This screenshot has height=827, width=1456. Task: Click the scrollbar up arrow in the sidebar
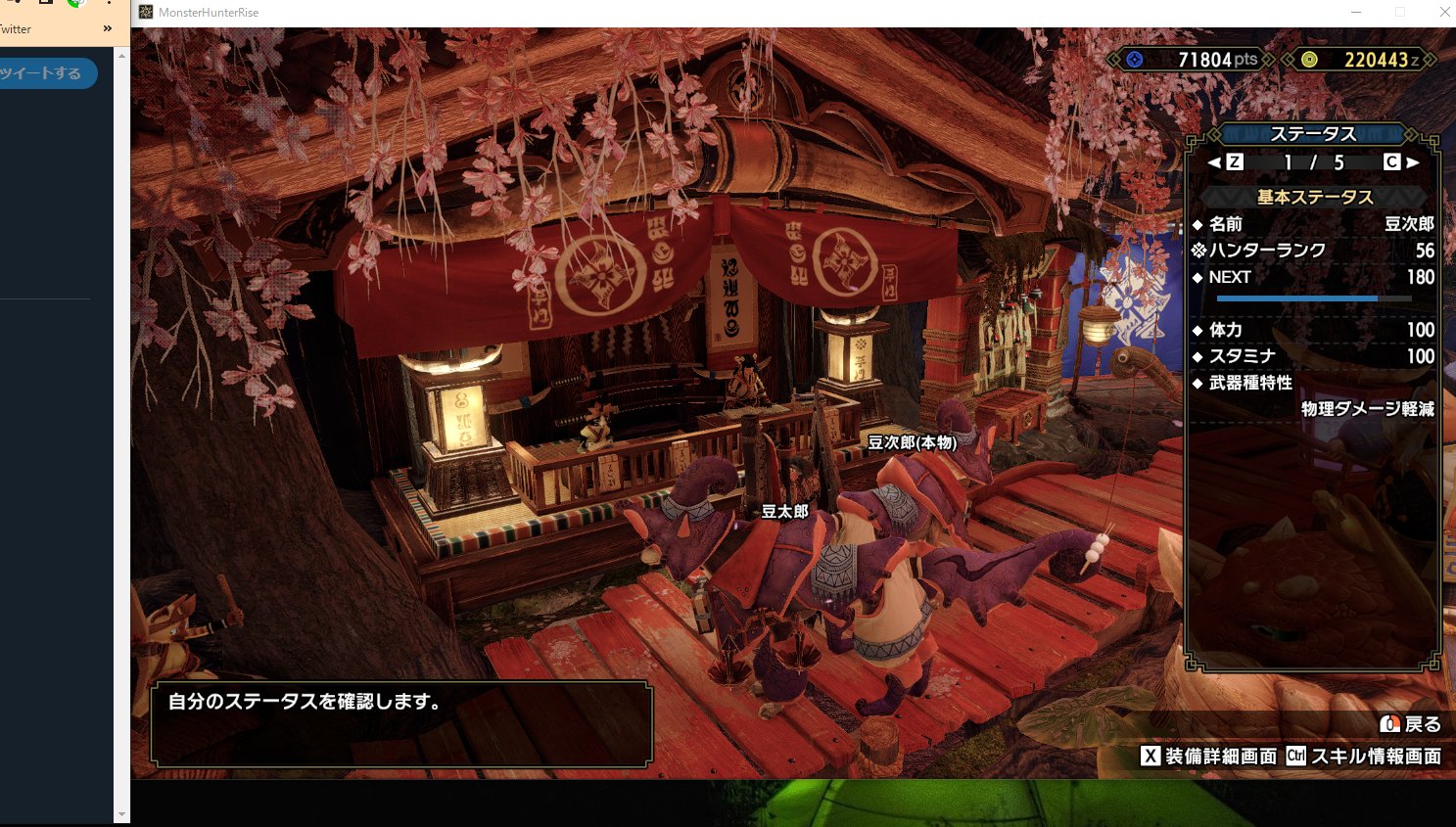click(x=120, y=55)
